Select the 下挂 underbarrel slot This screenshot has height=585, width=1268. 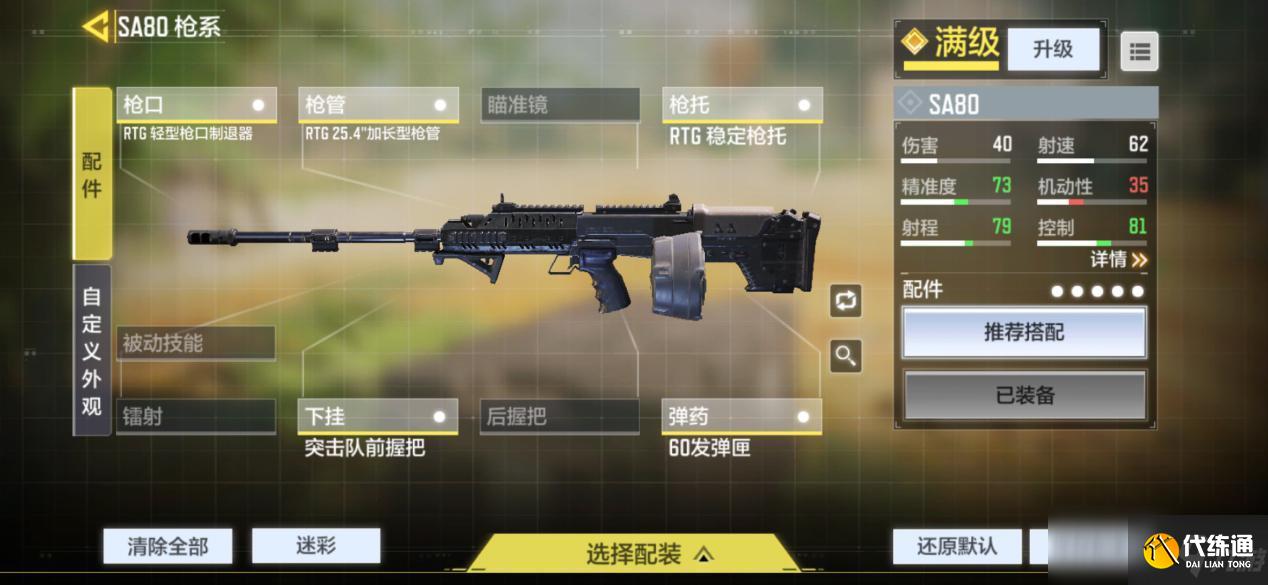(378, 416)
